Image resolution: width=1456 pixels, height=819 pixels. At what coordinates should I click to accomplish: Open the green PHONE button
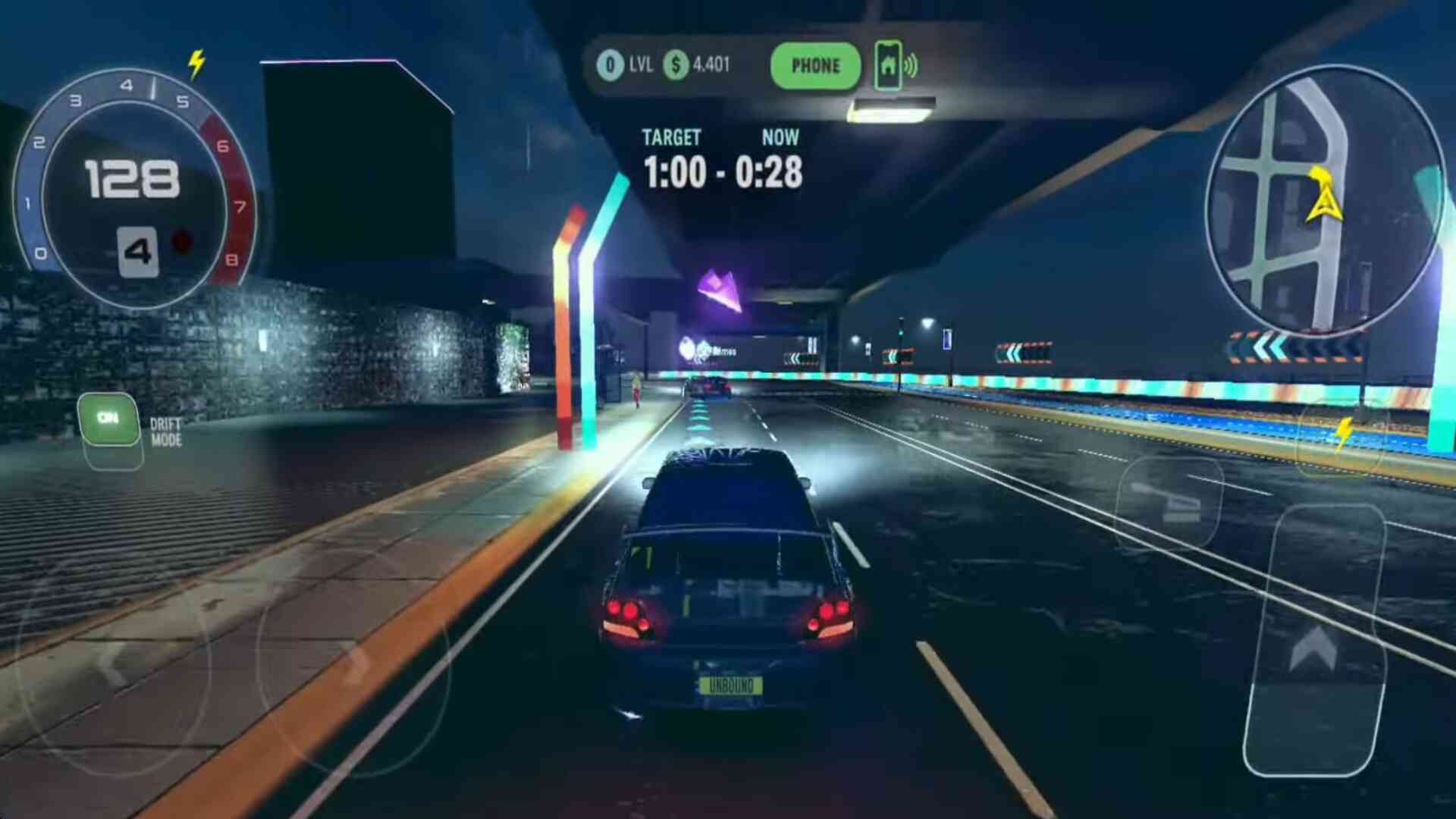click(815, 66)
